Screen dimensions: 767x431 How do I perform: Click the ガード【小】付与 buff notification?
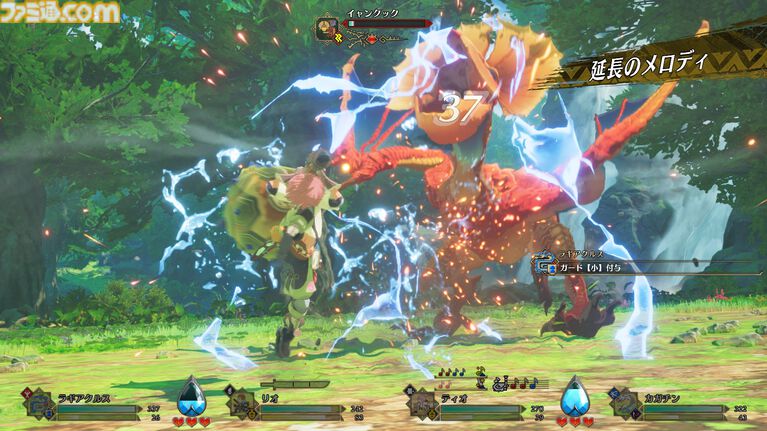[592, 266]
